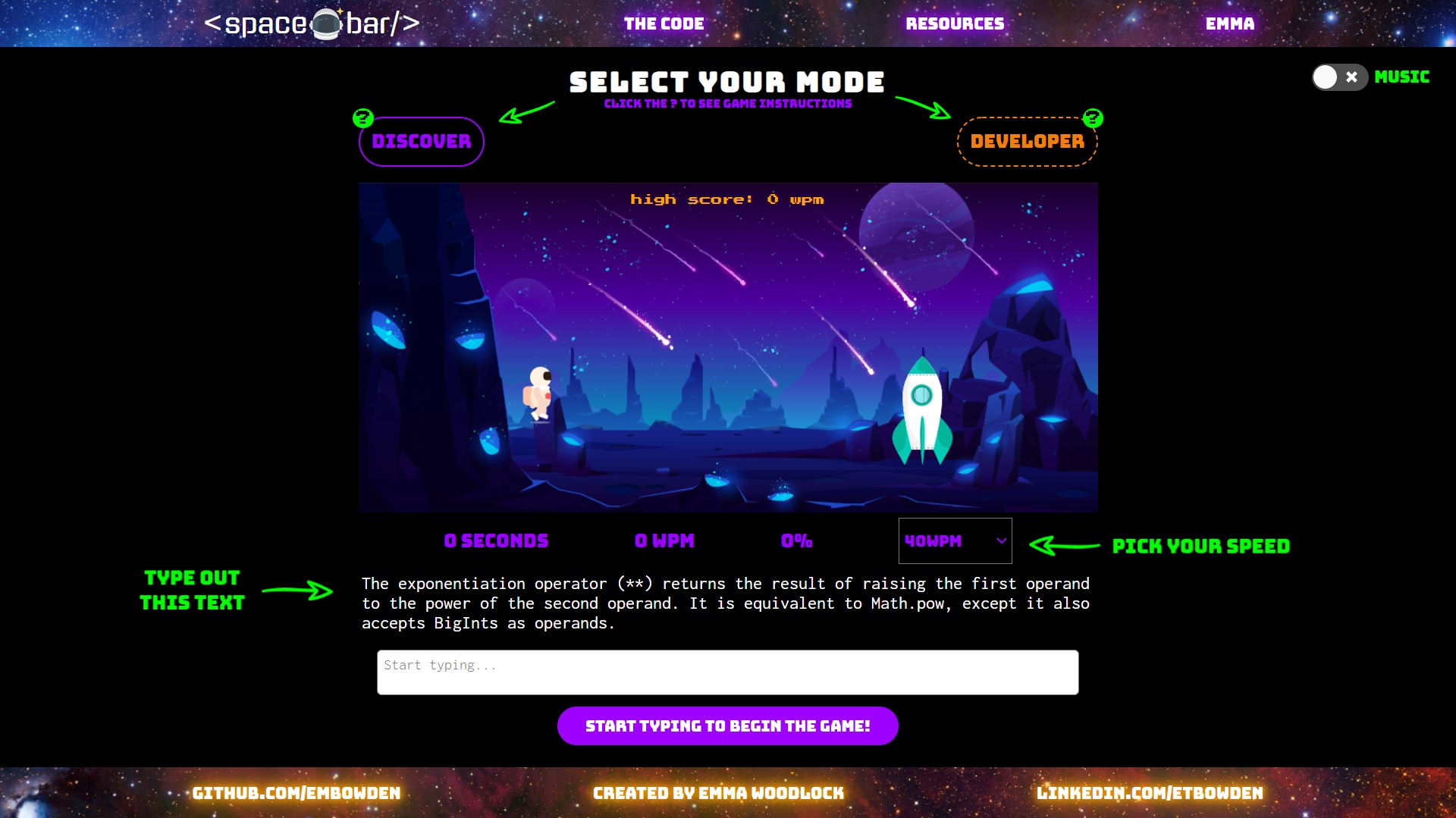Click inside the Start typing text field
Viewport: 1456px width, 818px height.
point(726,672)
